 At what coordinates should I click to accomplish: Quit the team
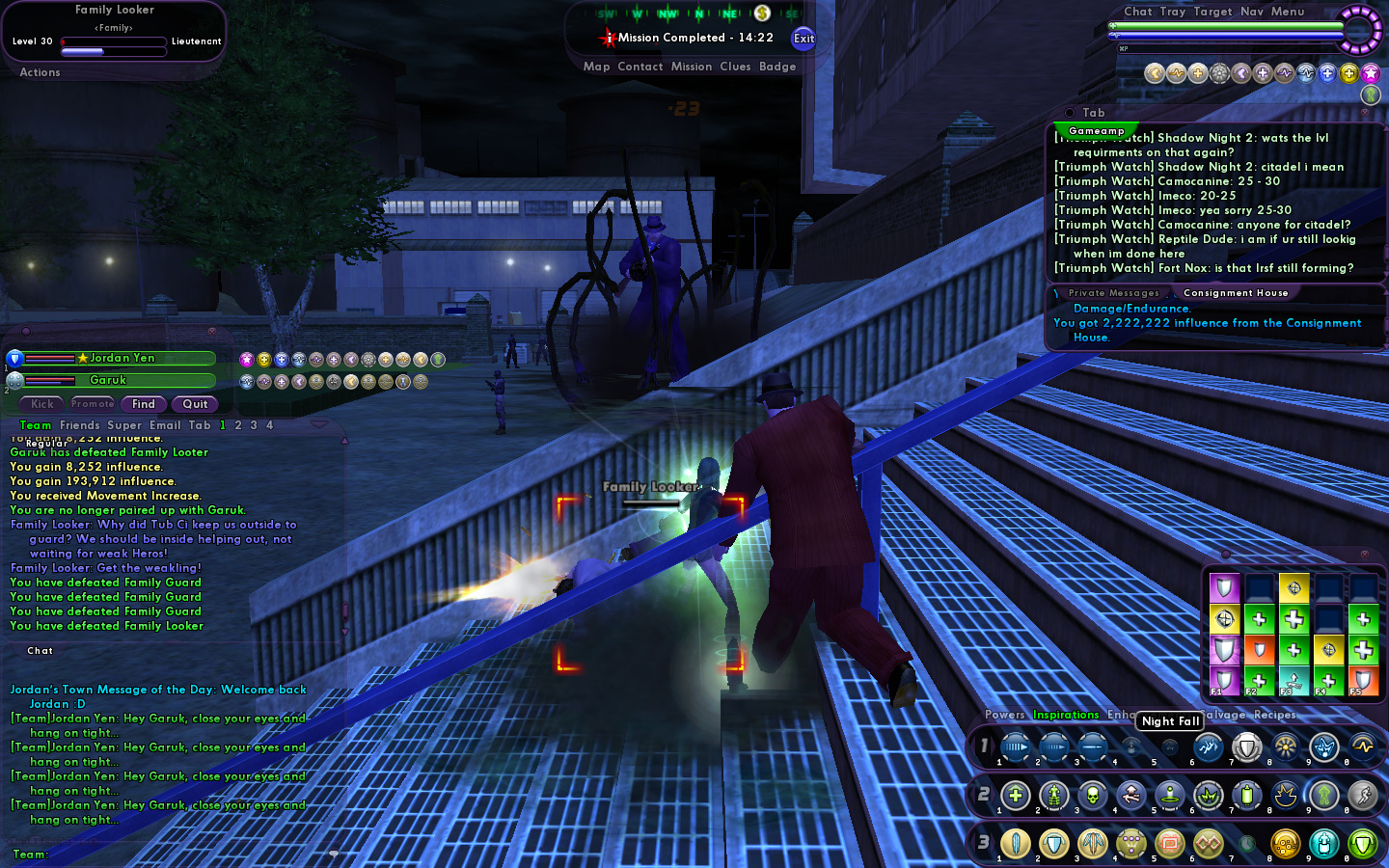click(196, 404)
